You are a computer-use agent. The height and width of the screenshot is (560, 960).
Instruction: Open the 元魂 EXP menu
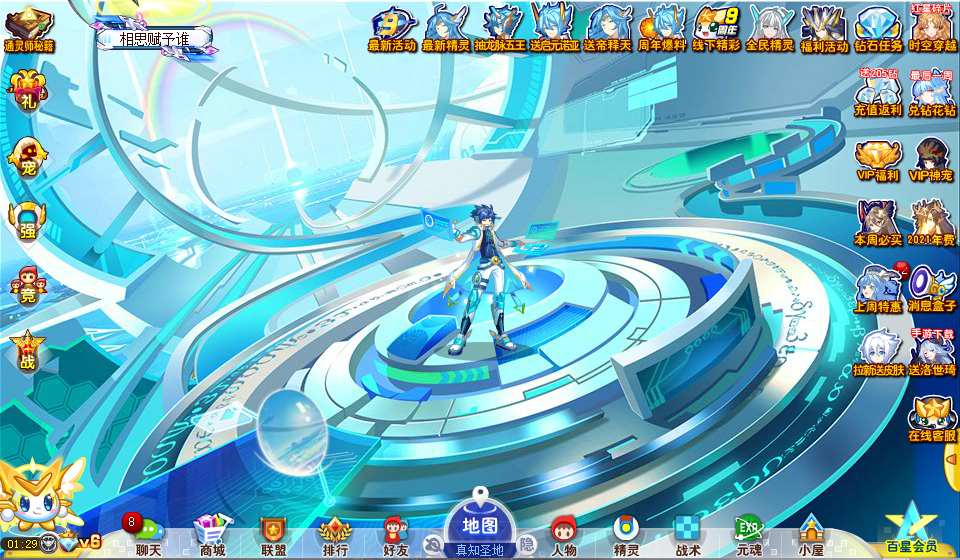click(x=749, y=535)
